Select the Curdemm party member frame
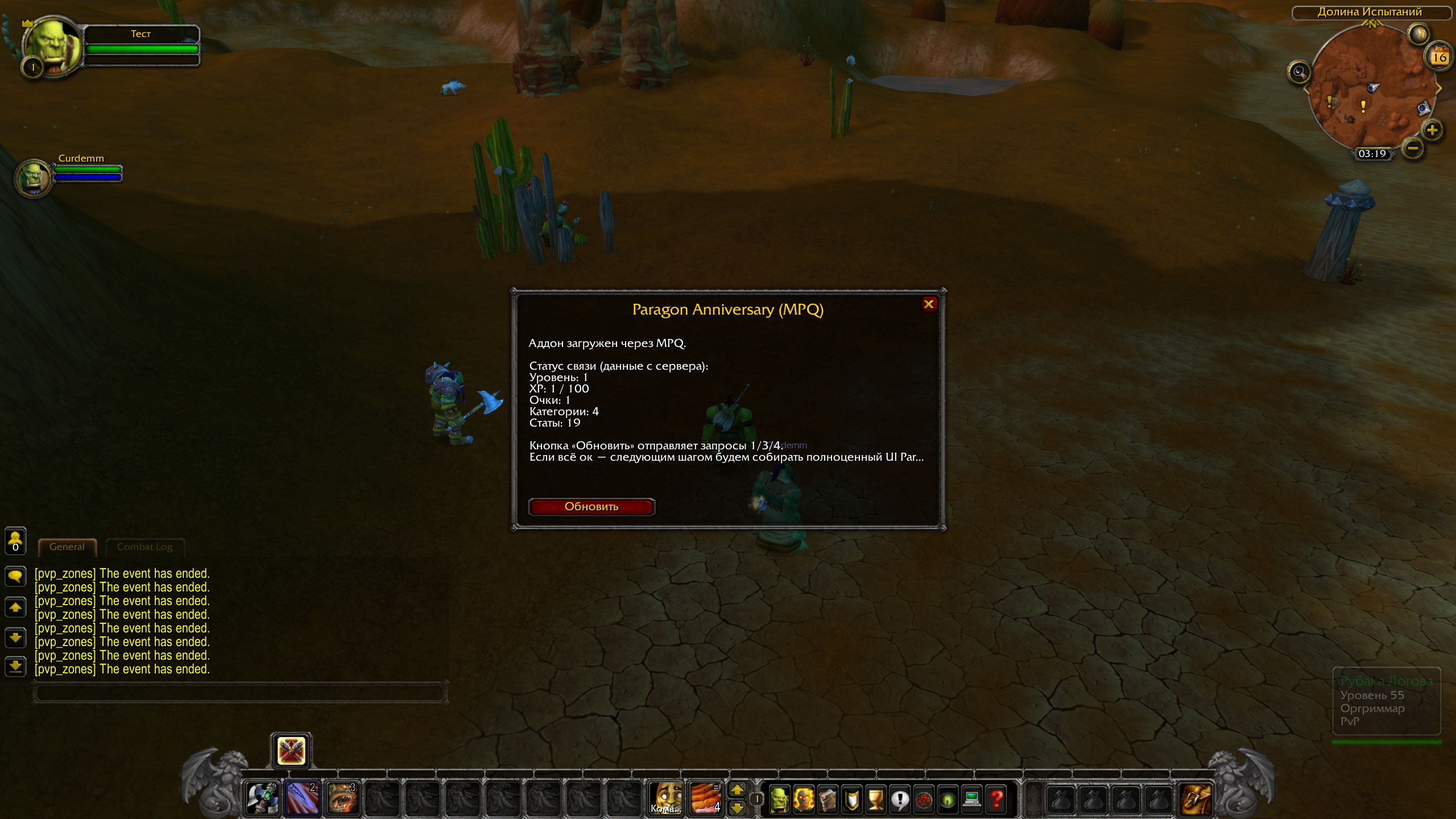Screen dimensions: 1456x819 pyautogui.click(x=34, y=177)
